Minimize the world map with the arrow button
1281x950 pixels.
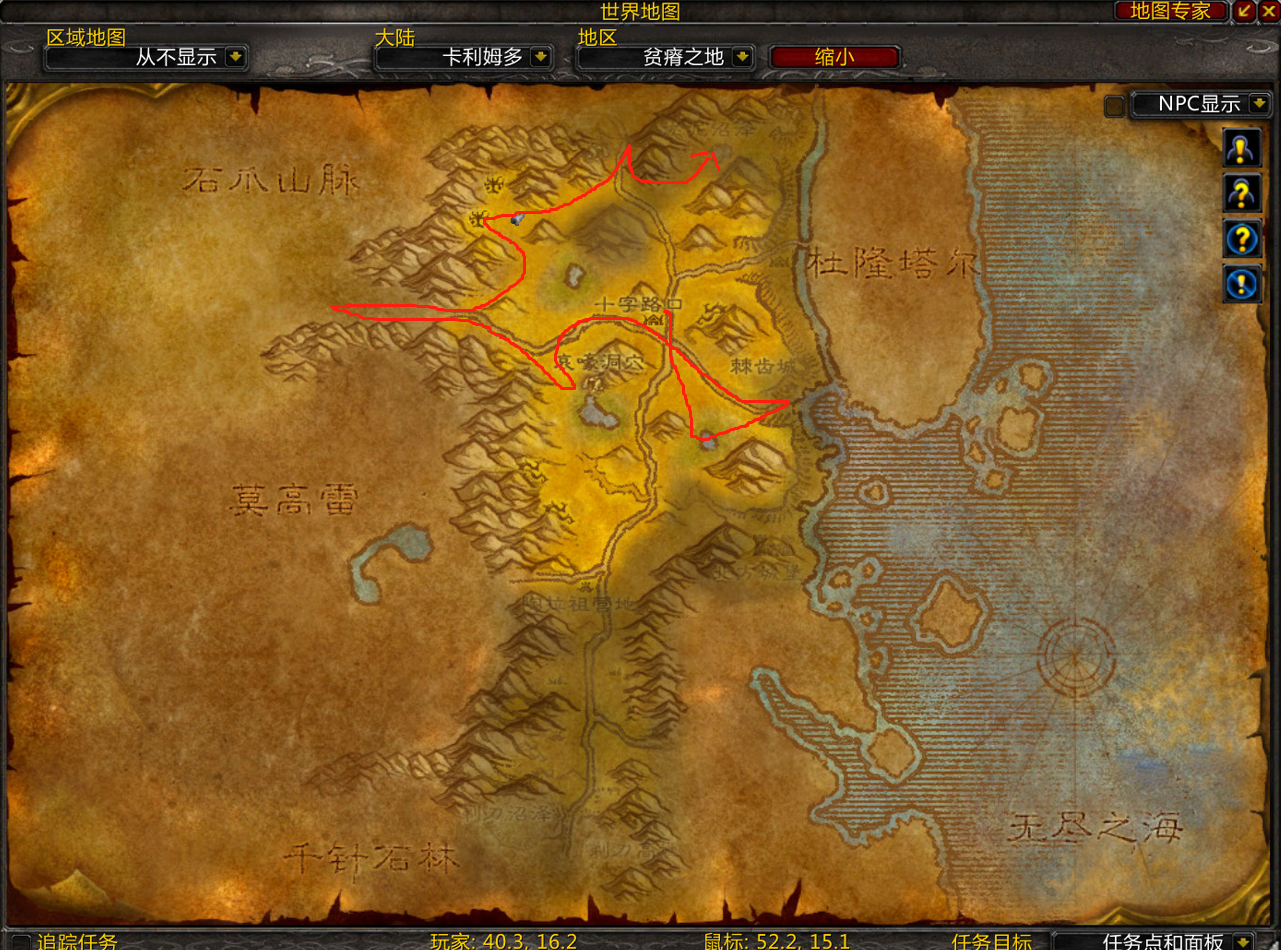click(1245, 11)
